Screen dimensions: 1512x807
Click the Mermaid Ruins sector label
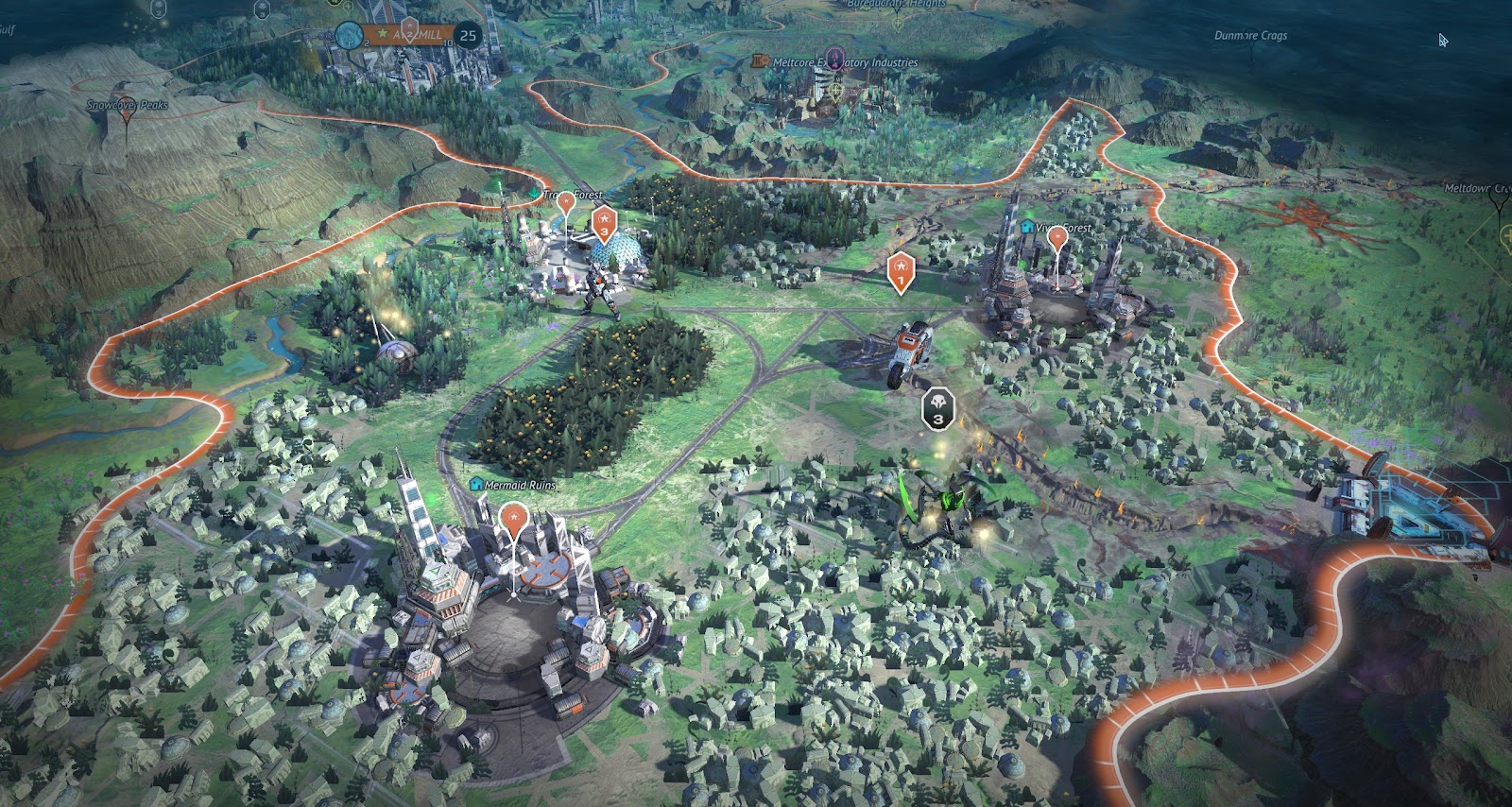519,485
